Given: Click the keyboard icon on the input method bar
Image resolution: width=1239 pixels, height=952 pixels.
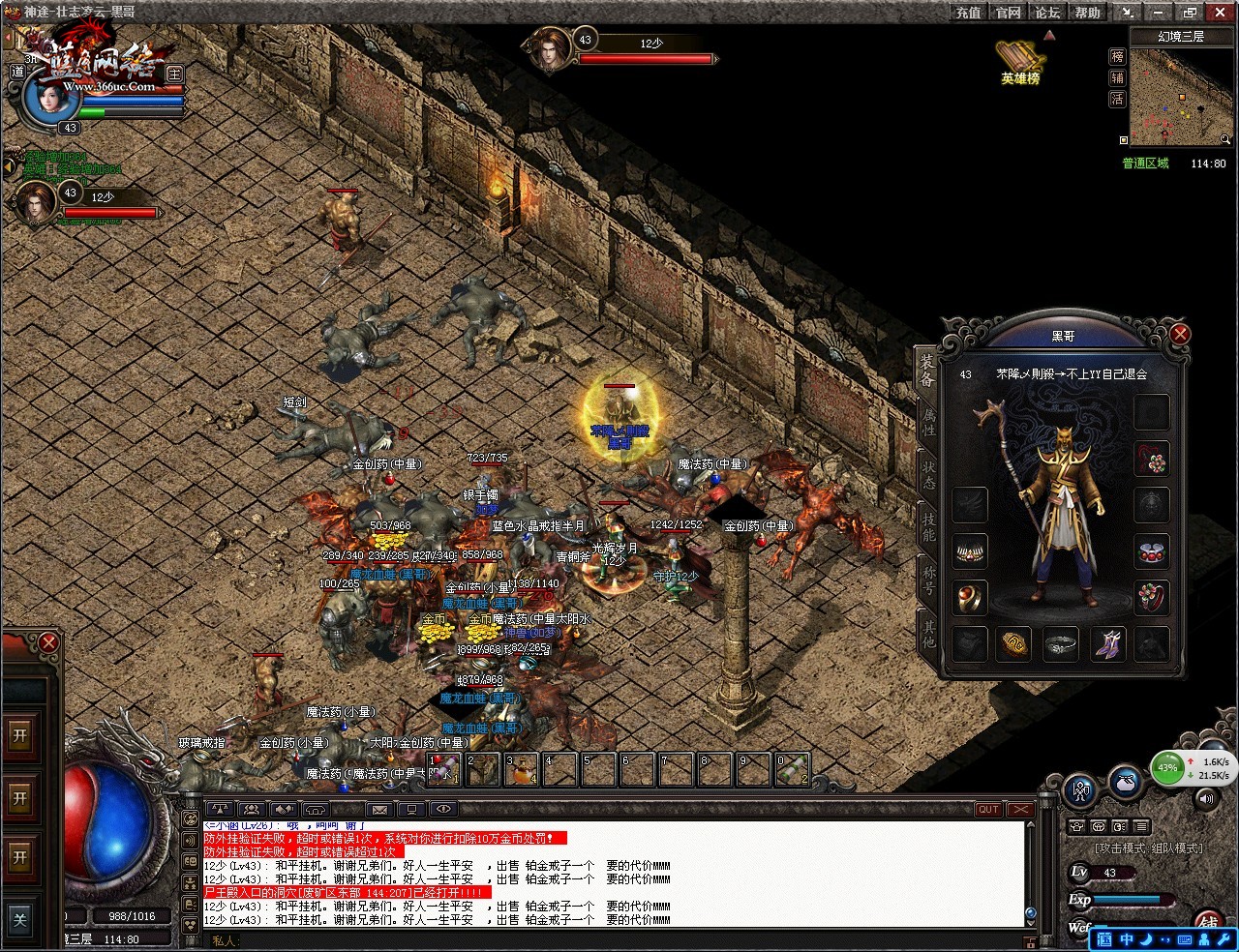Looking at the screenshot, I should pos(1185,938).
